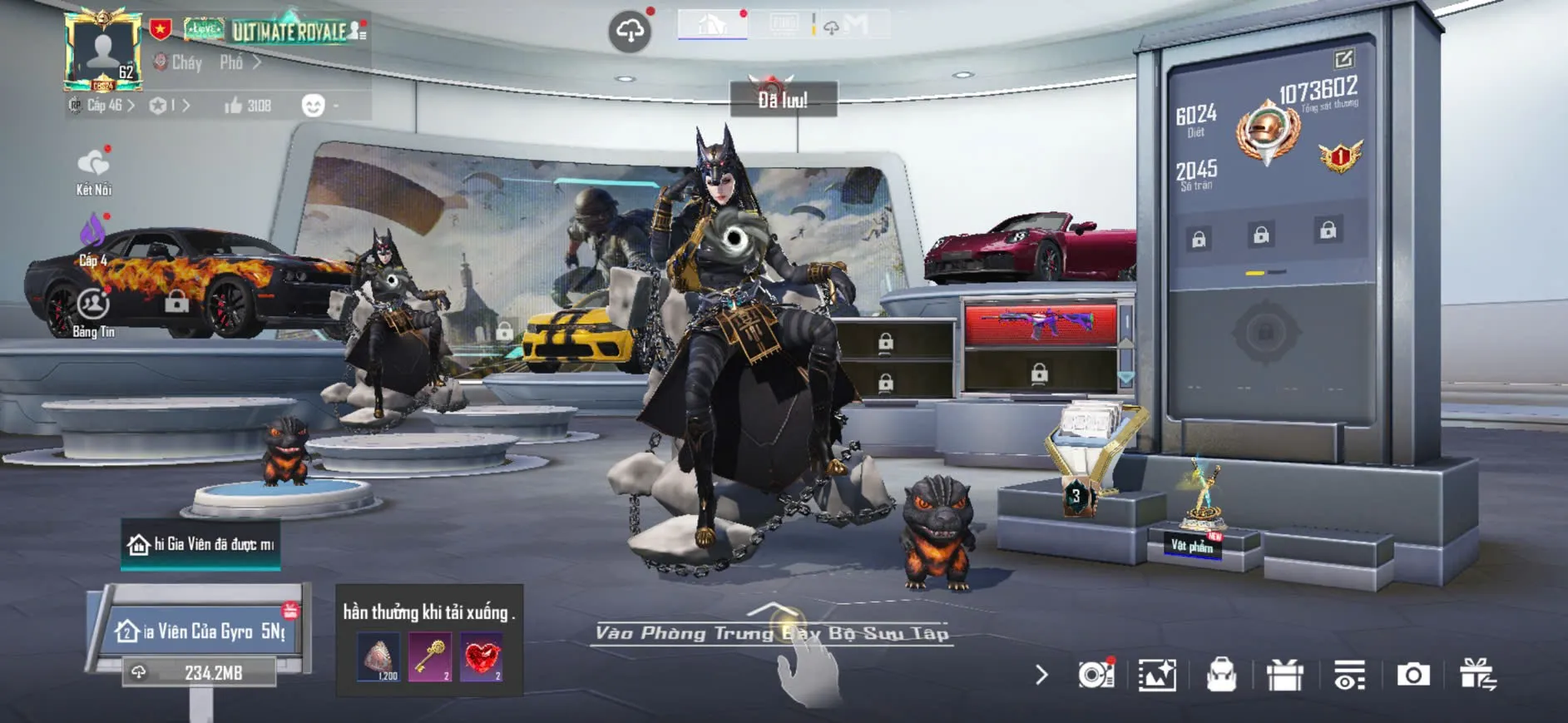Open the gift exchange icon

pos(1478,675)
